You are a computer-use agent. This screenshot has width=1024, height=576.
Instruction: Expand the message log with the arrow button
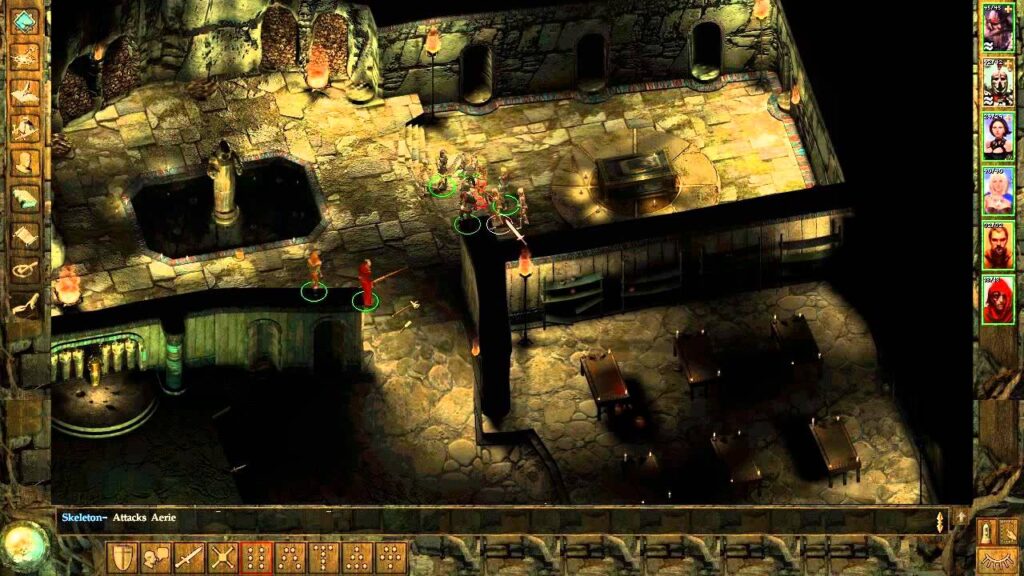tap(961, 517)
